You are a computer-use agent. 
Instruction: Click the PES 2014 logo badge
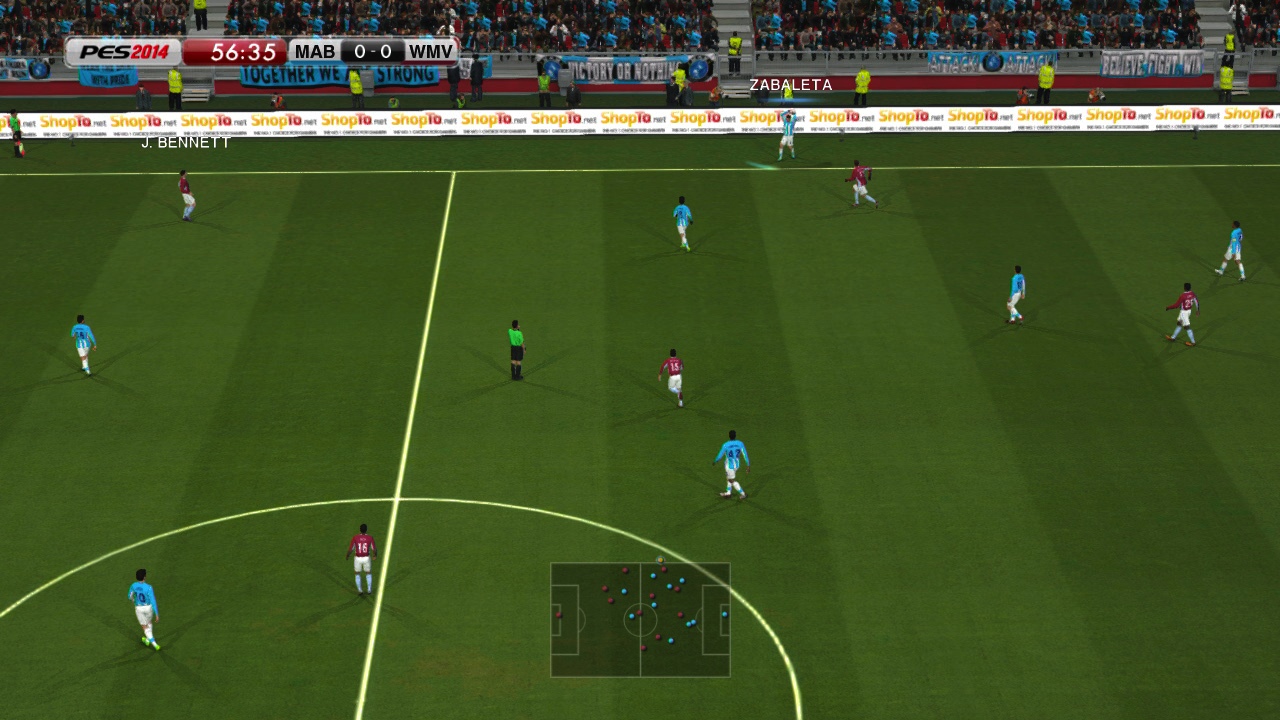127,51
